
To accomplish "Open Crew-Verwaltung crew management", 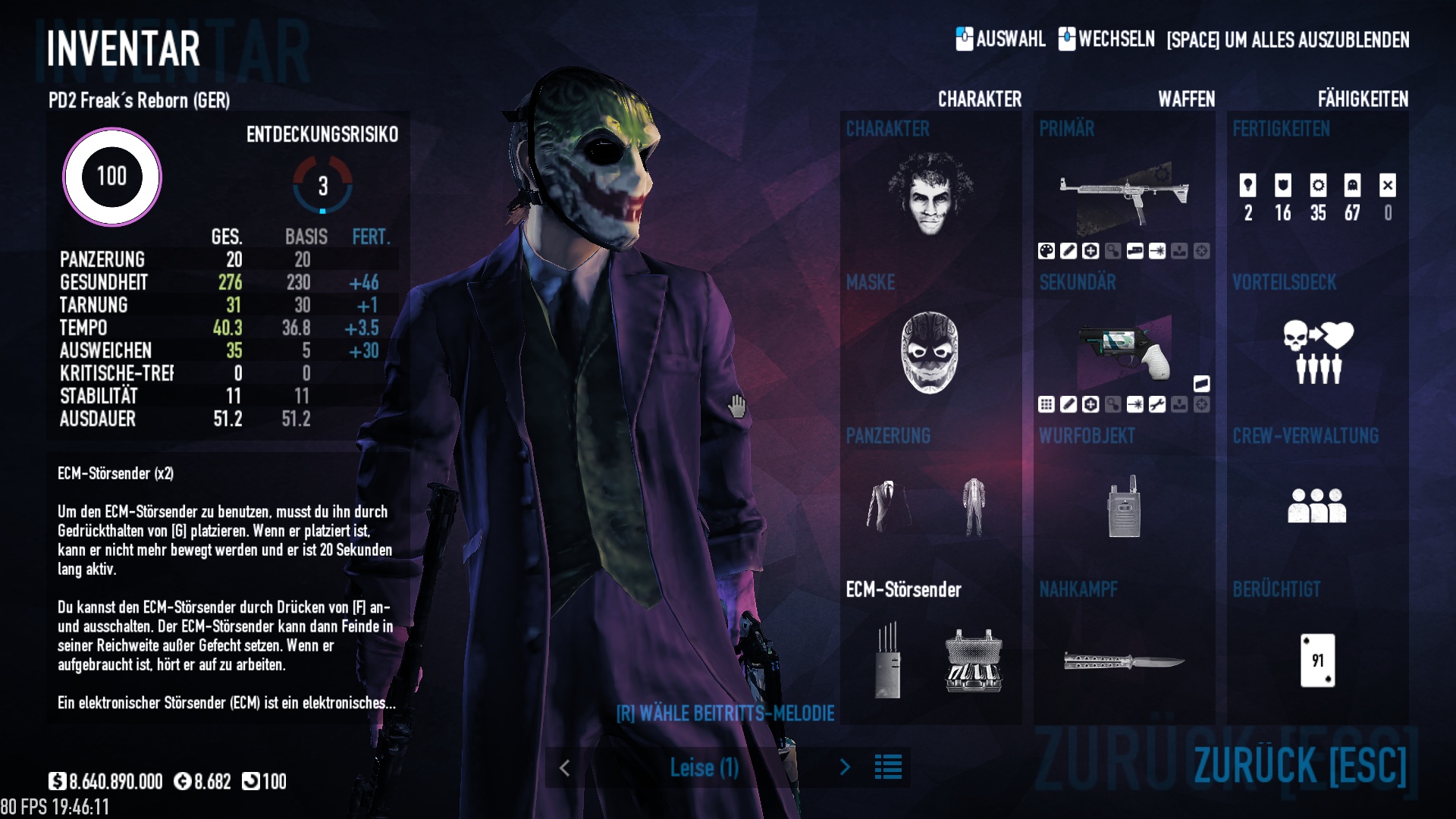I will click(x=1317, y=506).
